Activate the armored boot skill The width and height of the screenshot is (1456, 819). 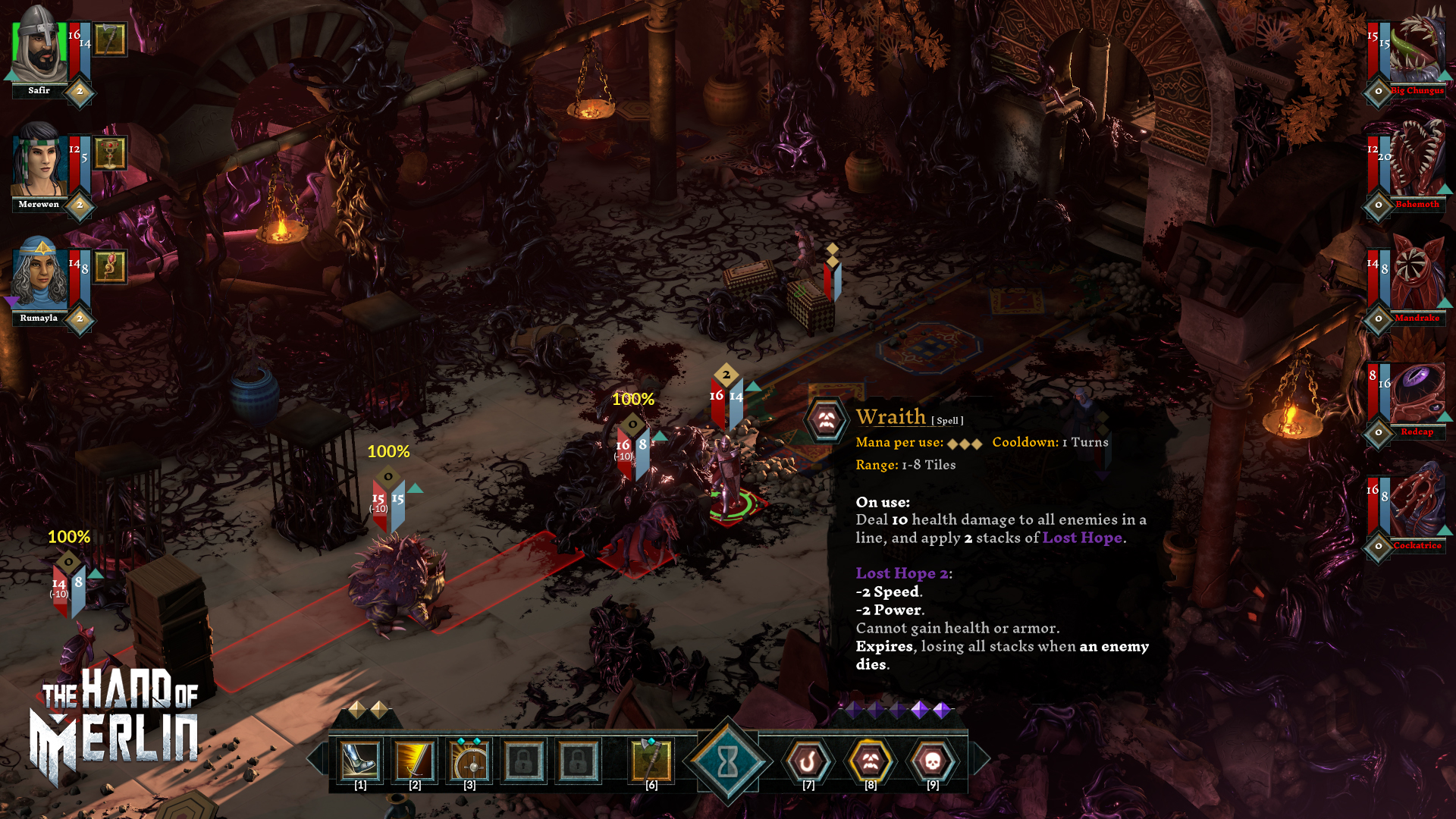coord(360,761)
